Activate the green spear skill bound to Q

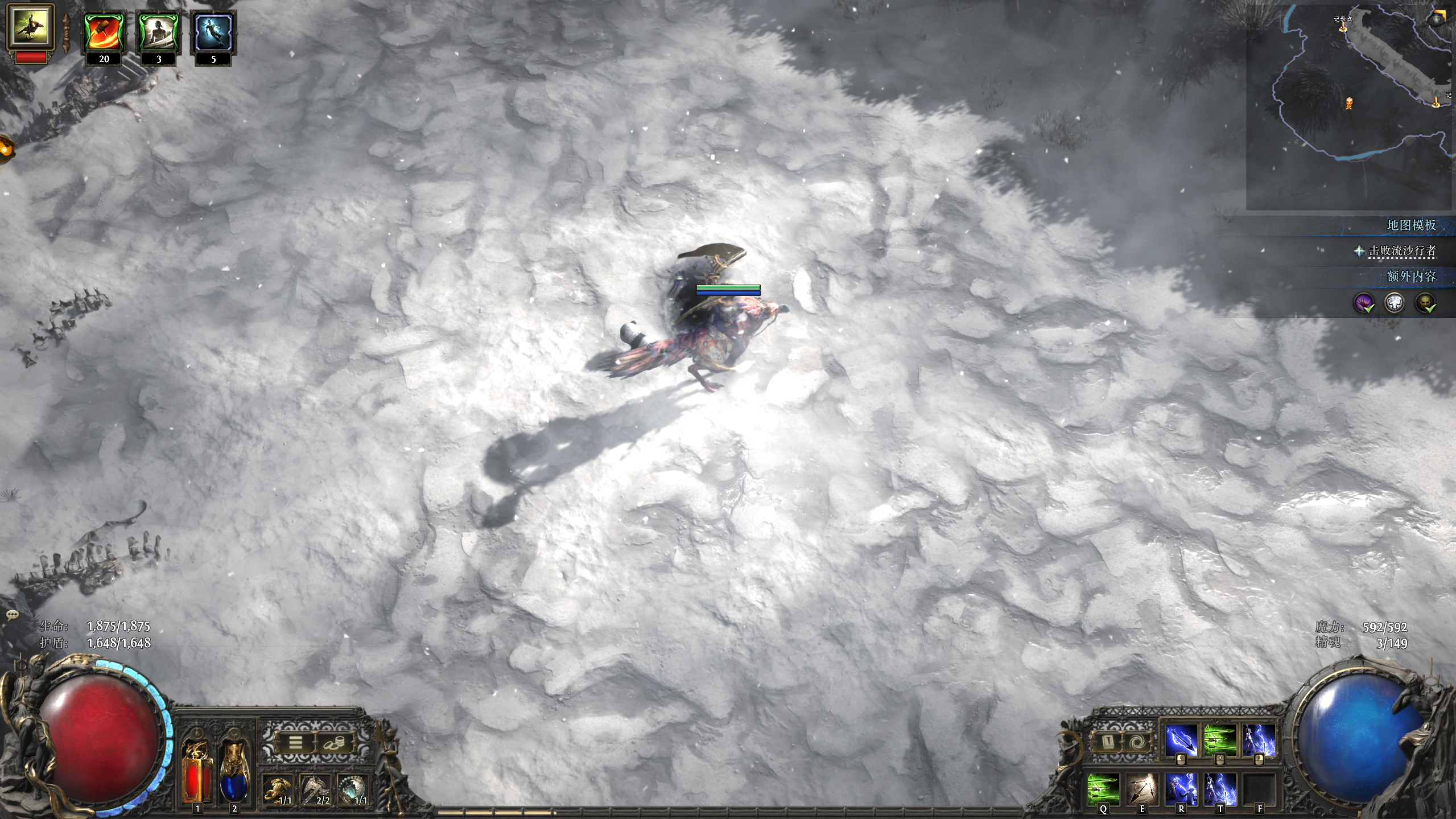(1103, 789)
